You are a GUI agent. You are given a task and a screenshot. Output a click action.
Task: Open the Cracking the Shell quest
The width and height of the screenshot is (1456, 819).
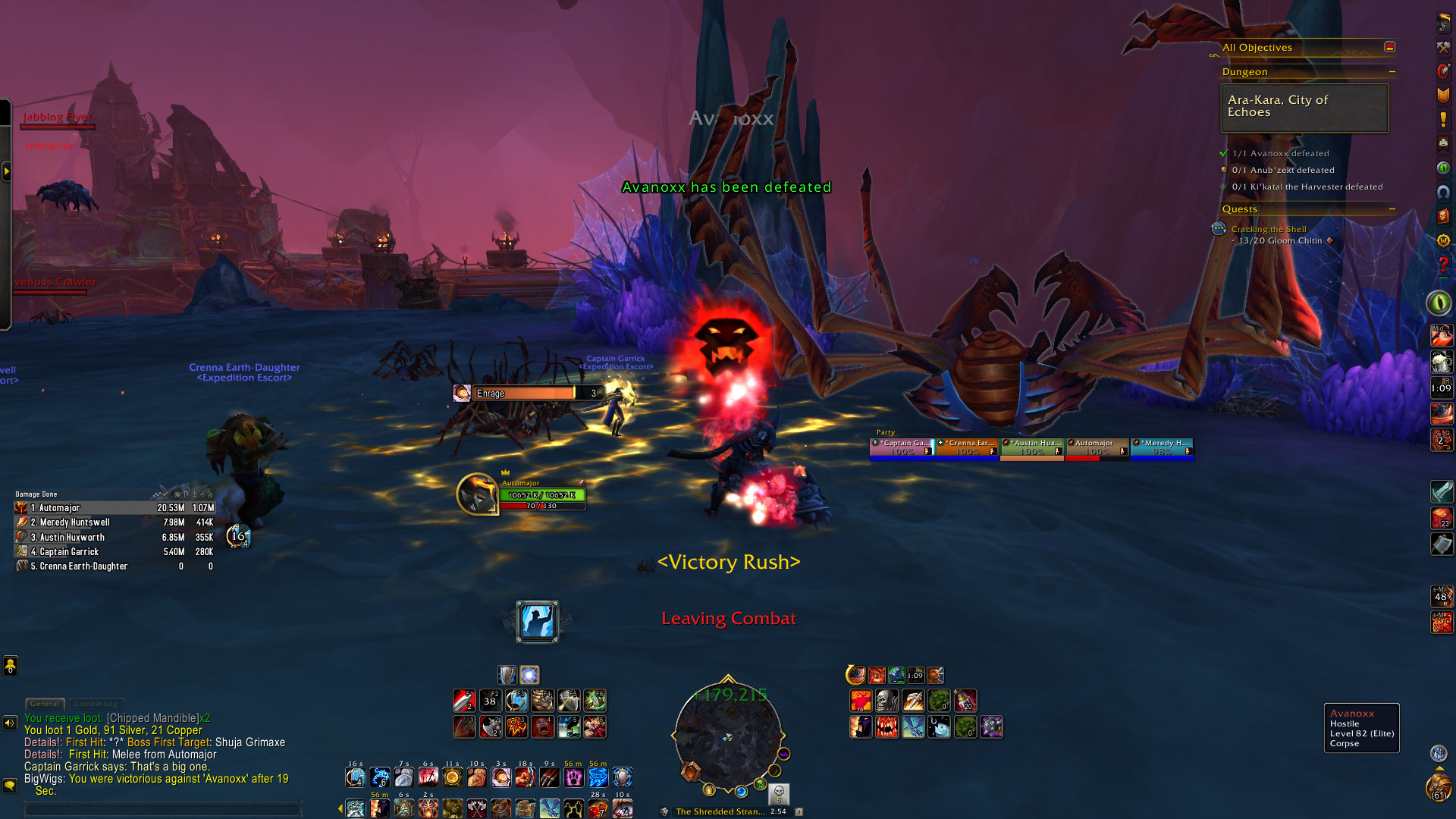pos(1268,229)
